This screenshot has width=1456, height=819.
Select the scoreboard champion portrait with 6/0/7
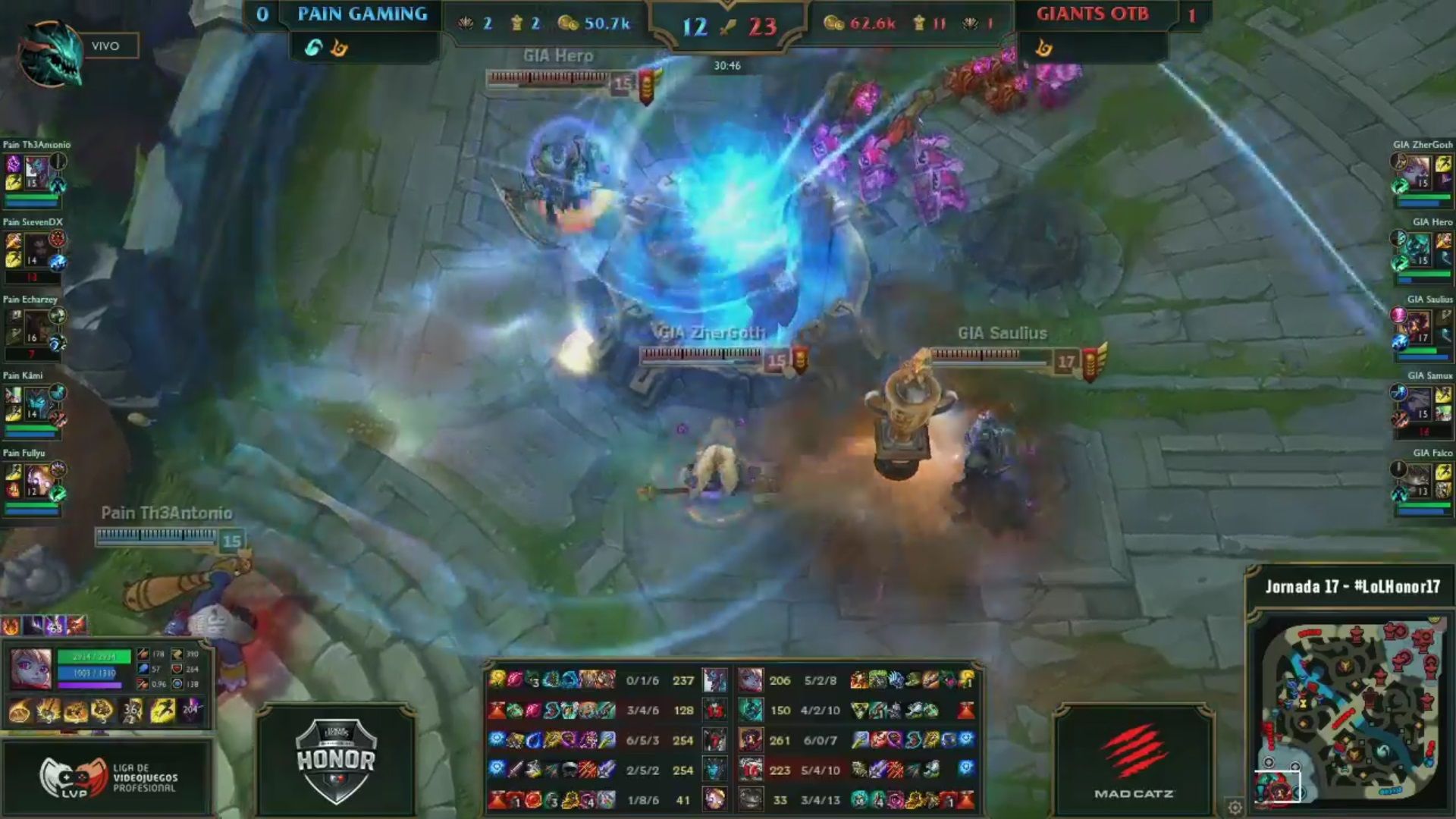pyautogui.click(x=751, y=739)
